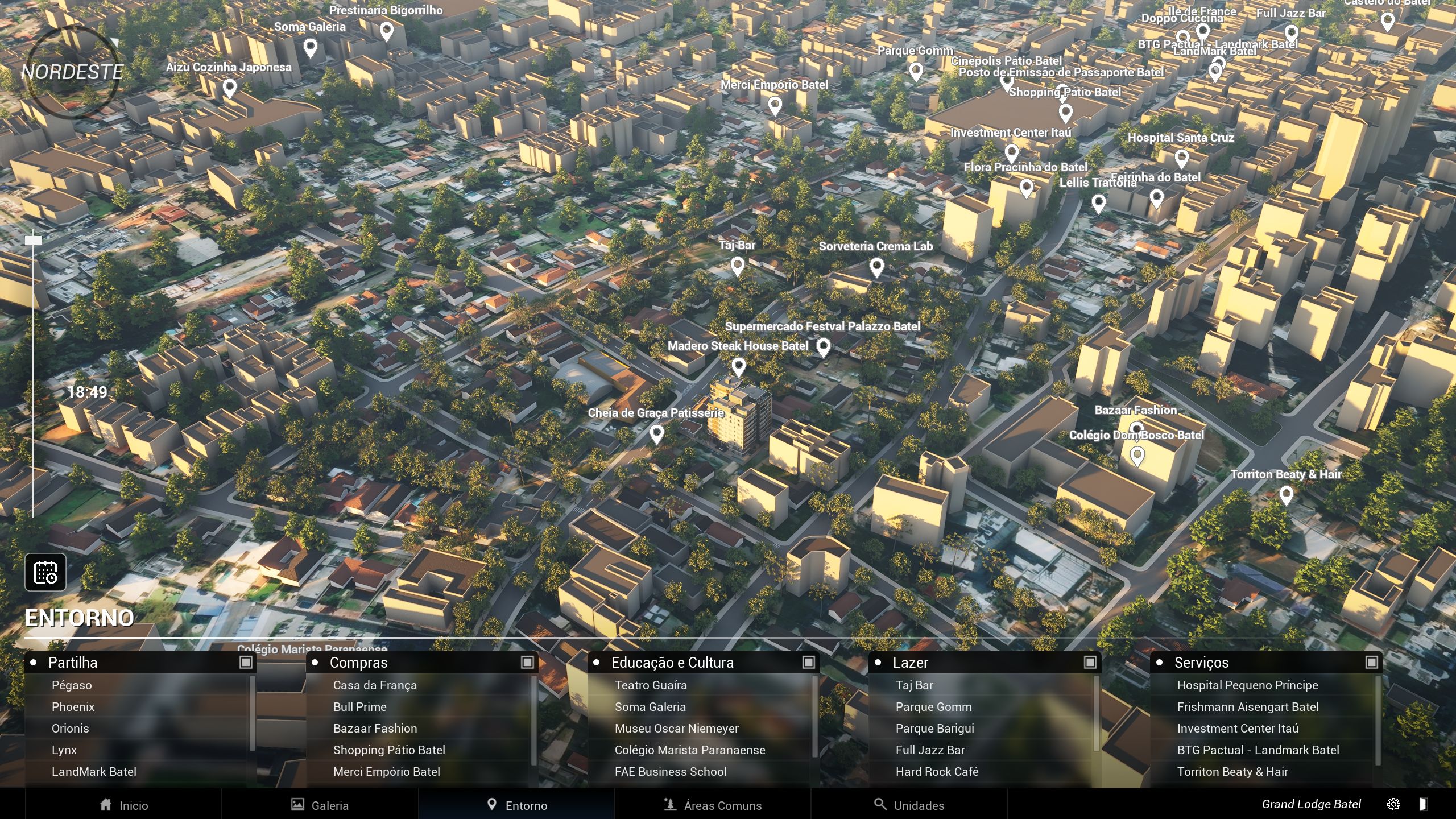Select Hospital Pequeno Príncipe entry
1456x819 pixels.
1247,685
